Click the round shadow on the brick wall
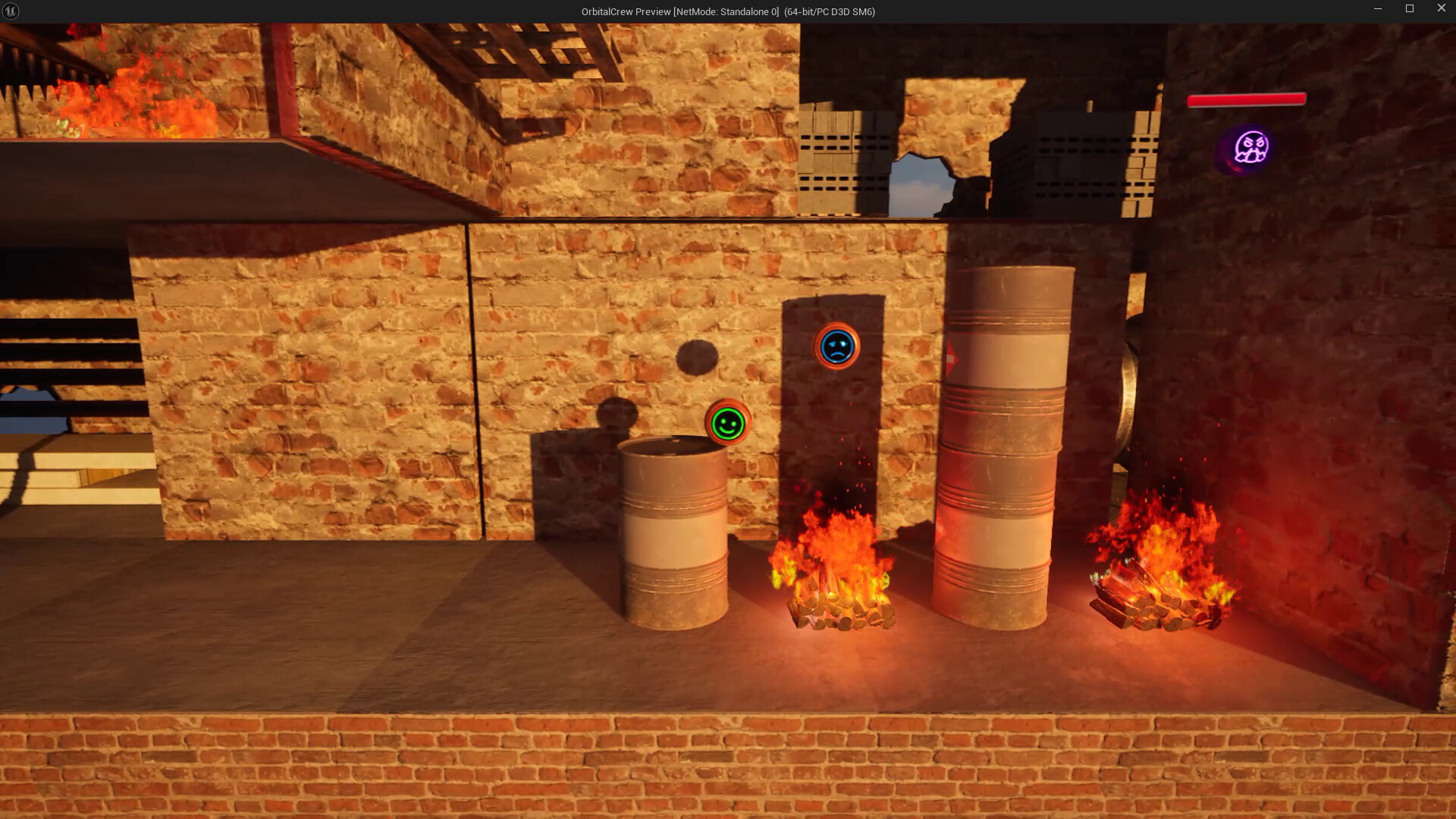The width and height of the screenshot is (1456, 819). 697,357
